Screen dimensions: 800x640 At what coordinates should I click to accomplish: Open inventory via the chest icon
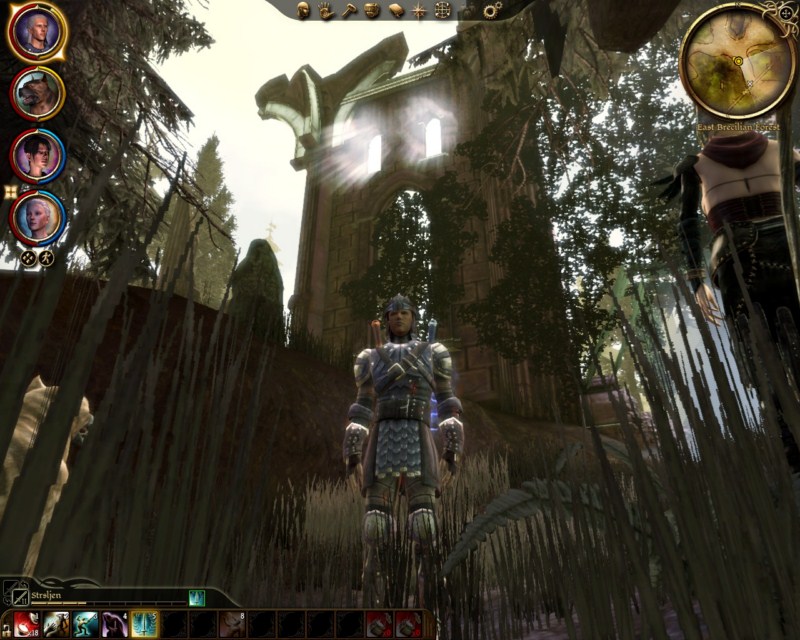(372, 11)
